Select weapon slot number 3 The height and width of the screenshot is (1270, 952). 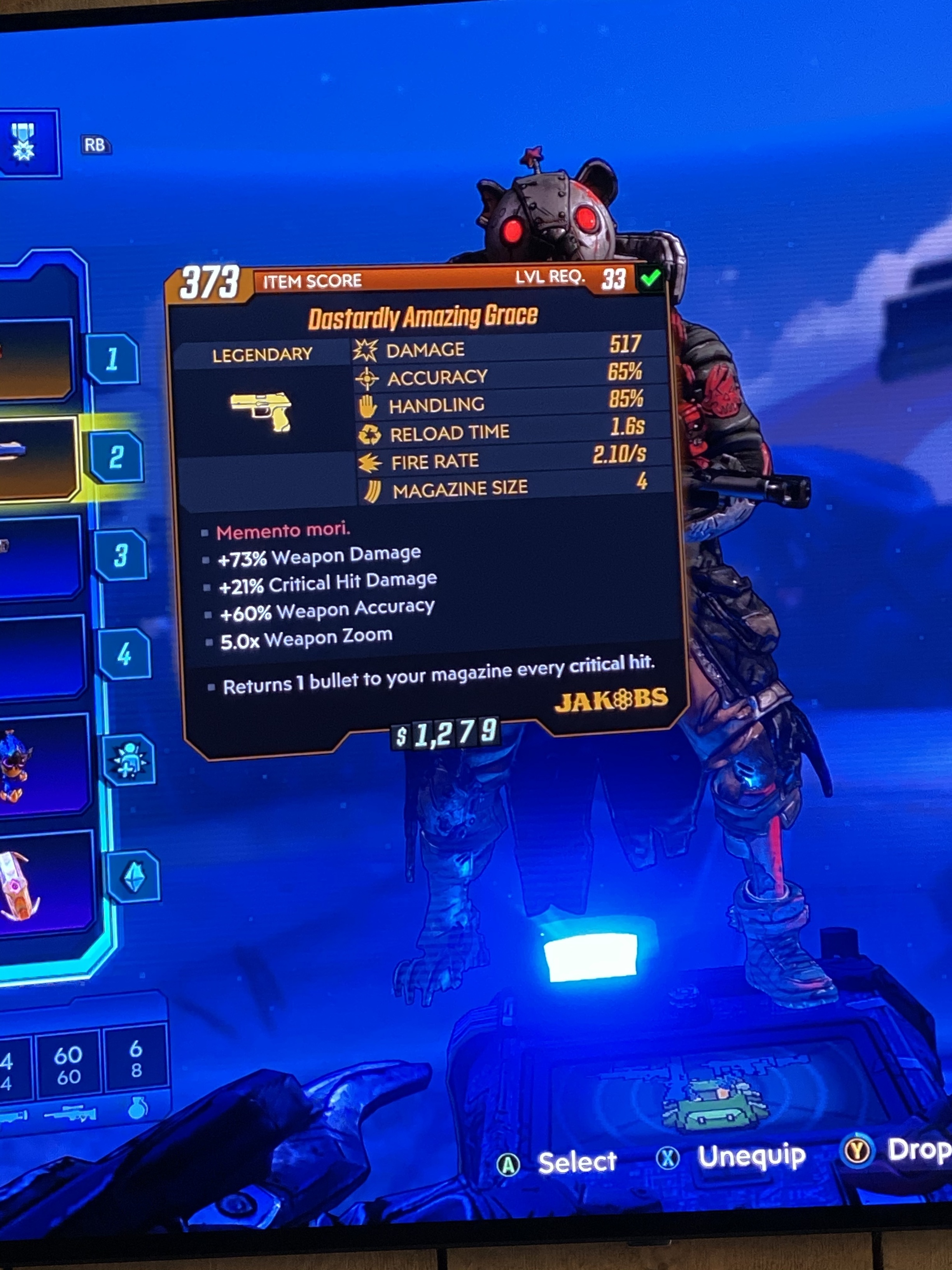point(120,556)
